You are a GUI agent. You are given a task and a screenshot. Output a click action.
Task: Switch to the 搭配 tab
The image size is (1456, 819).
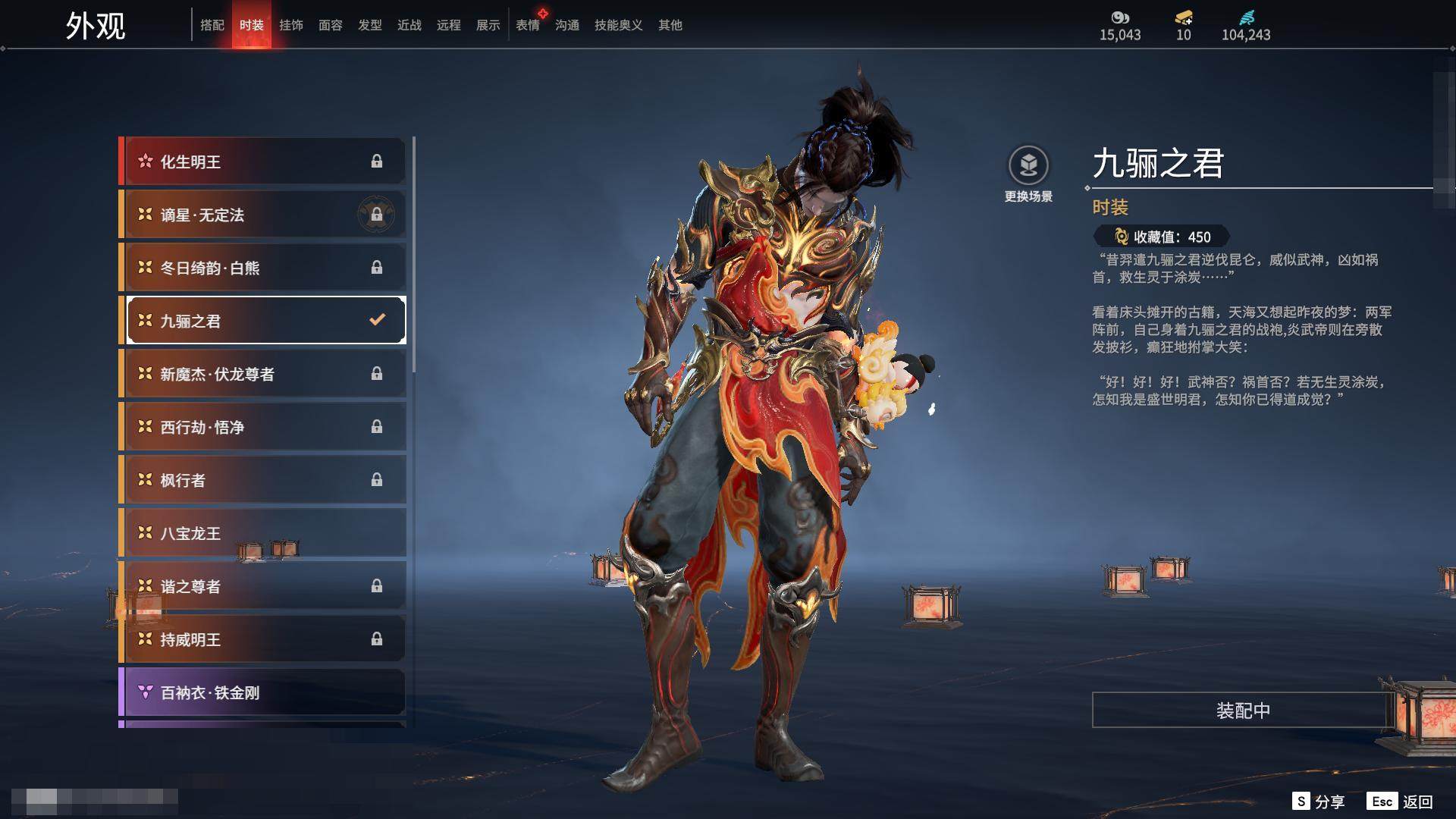pyautogui.click(x=212, y=25)
